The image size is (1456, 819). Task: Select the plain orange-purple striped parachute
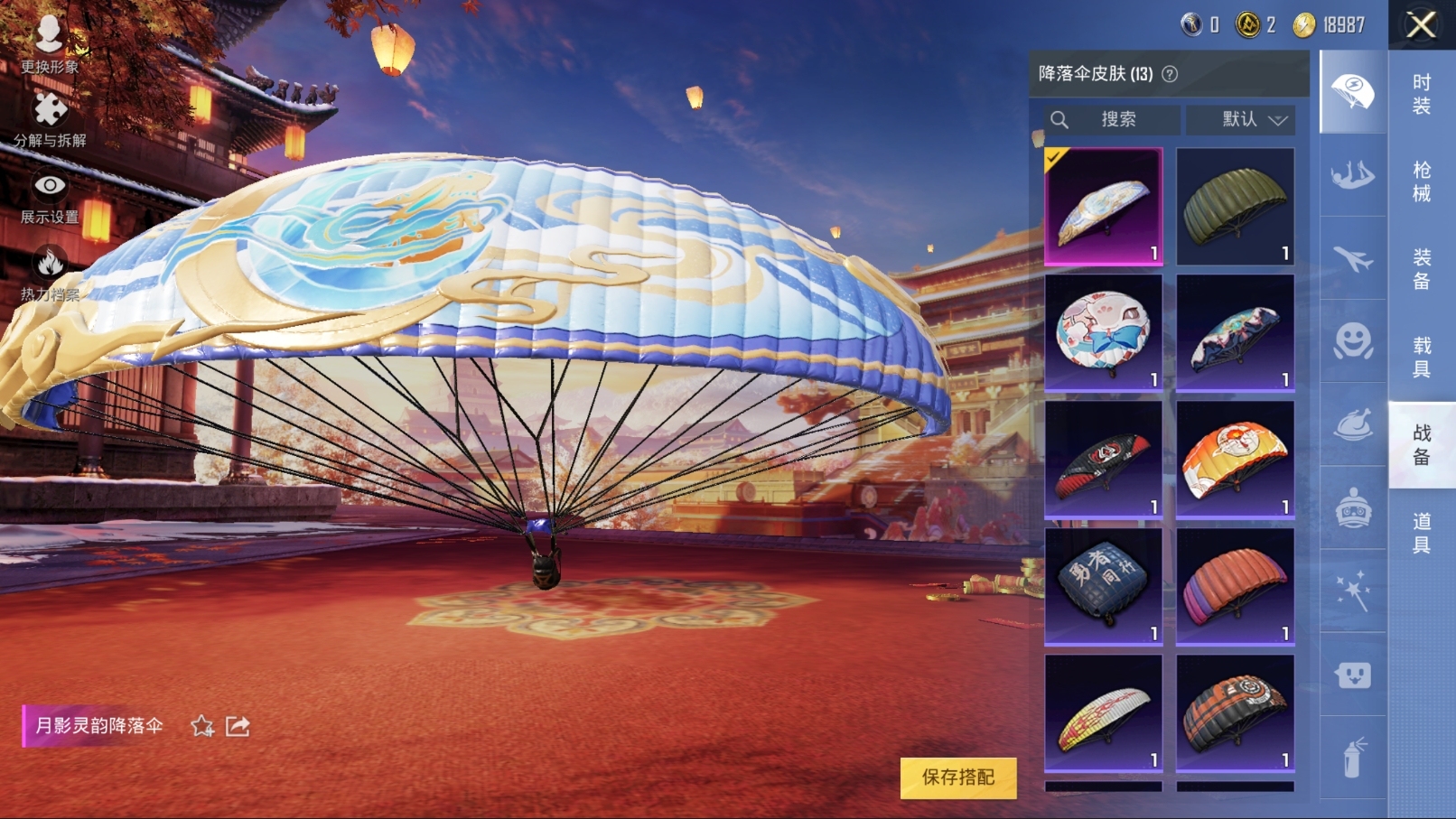pos(1235,586)
